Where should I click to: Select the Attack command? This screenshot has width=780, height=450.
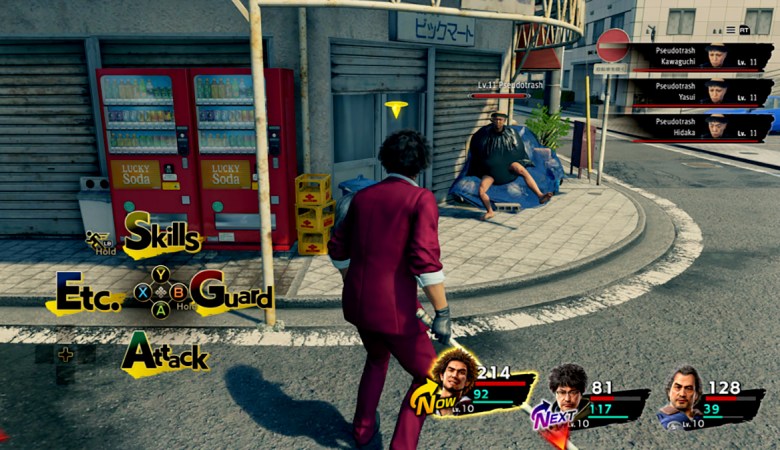click(x=165, y=355)
